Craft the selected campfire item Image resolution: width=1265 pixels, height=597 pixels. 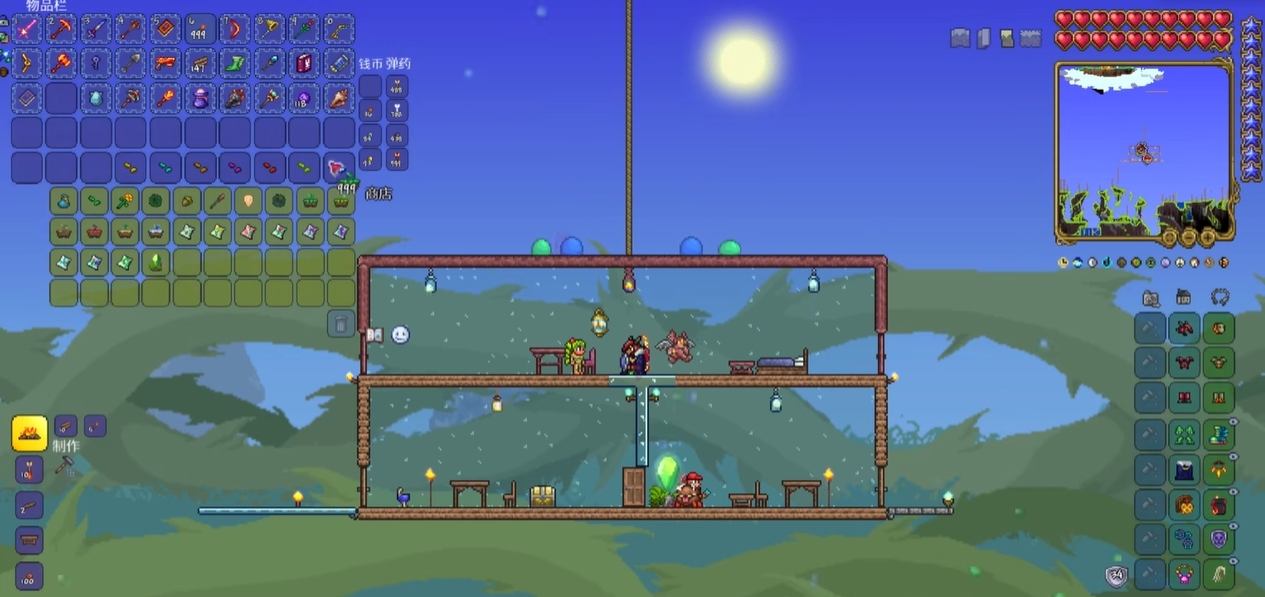30,434
